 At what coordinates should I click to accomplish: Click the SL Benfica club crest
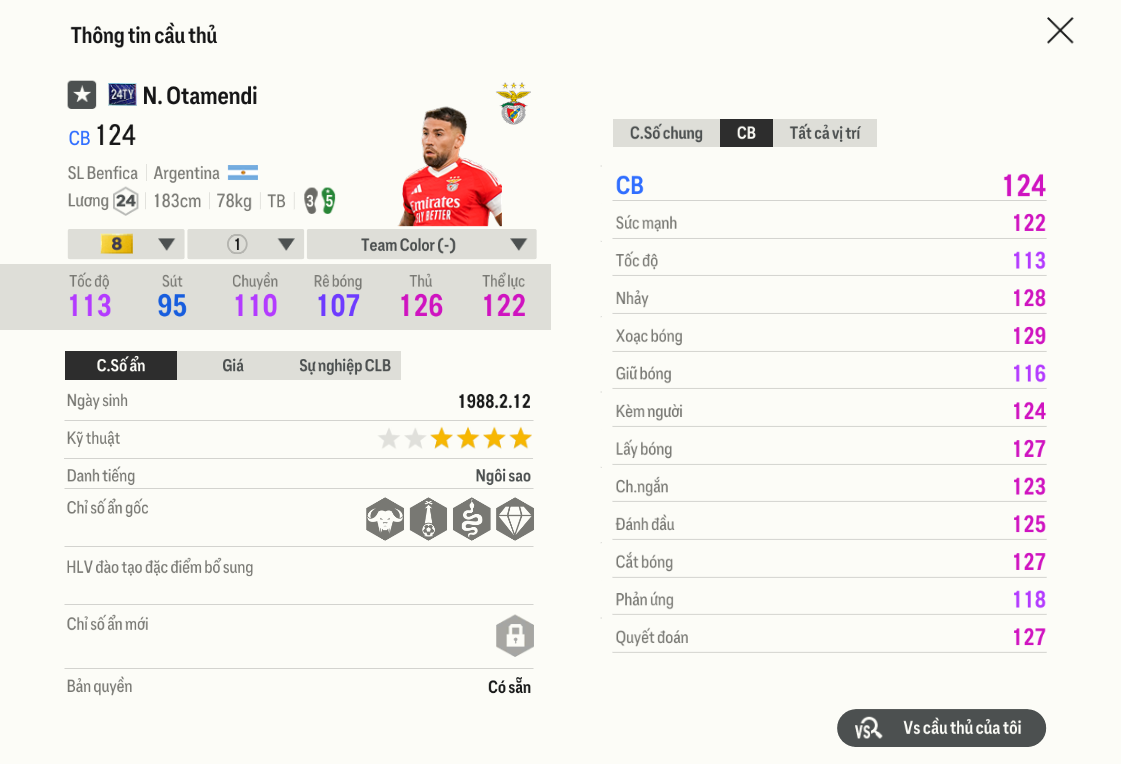pos(514,105)
